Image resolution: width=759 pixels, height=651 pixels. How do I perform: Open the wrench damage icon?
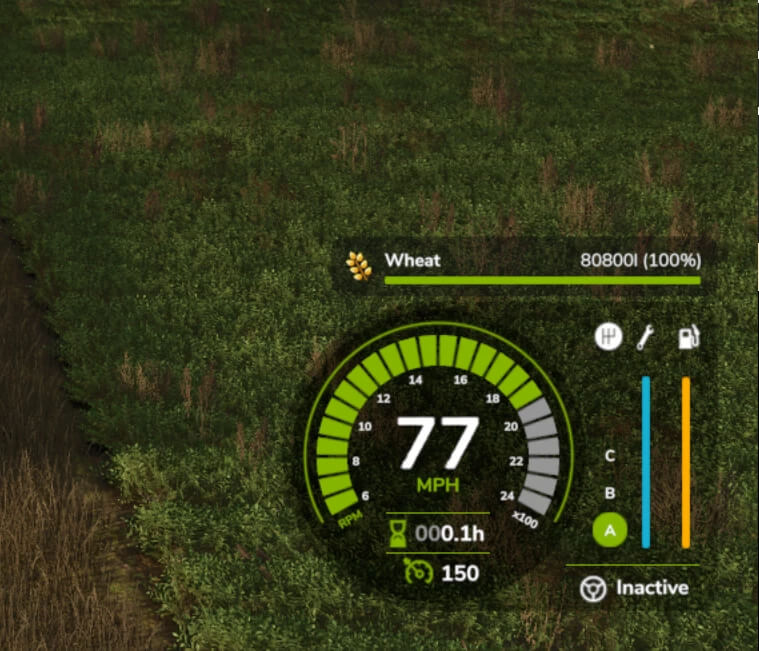(646, 338)
